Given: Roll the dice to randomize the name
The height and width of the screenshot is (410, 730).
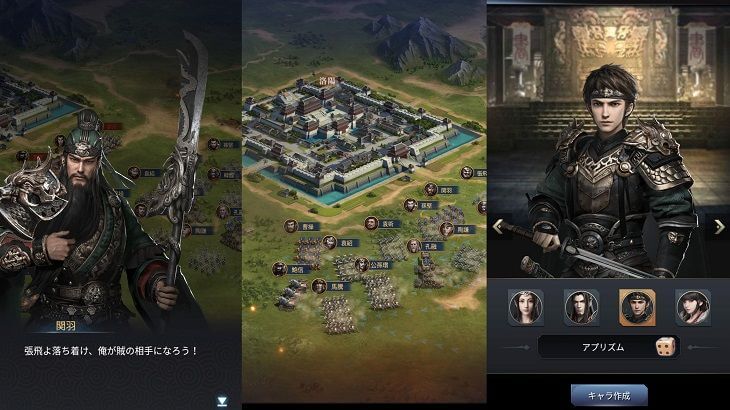Looking at the screenshot, I should point(664,346).
